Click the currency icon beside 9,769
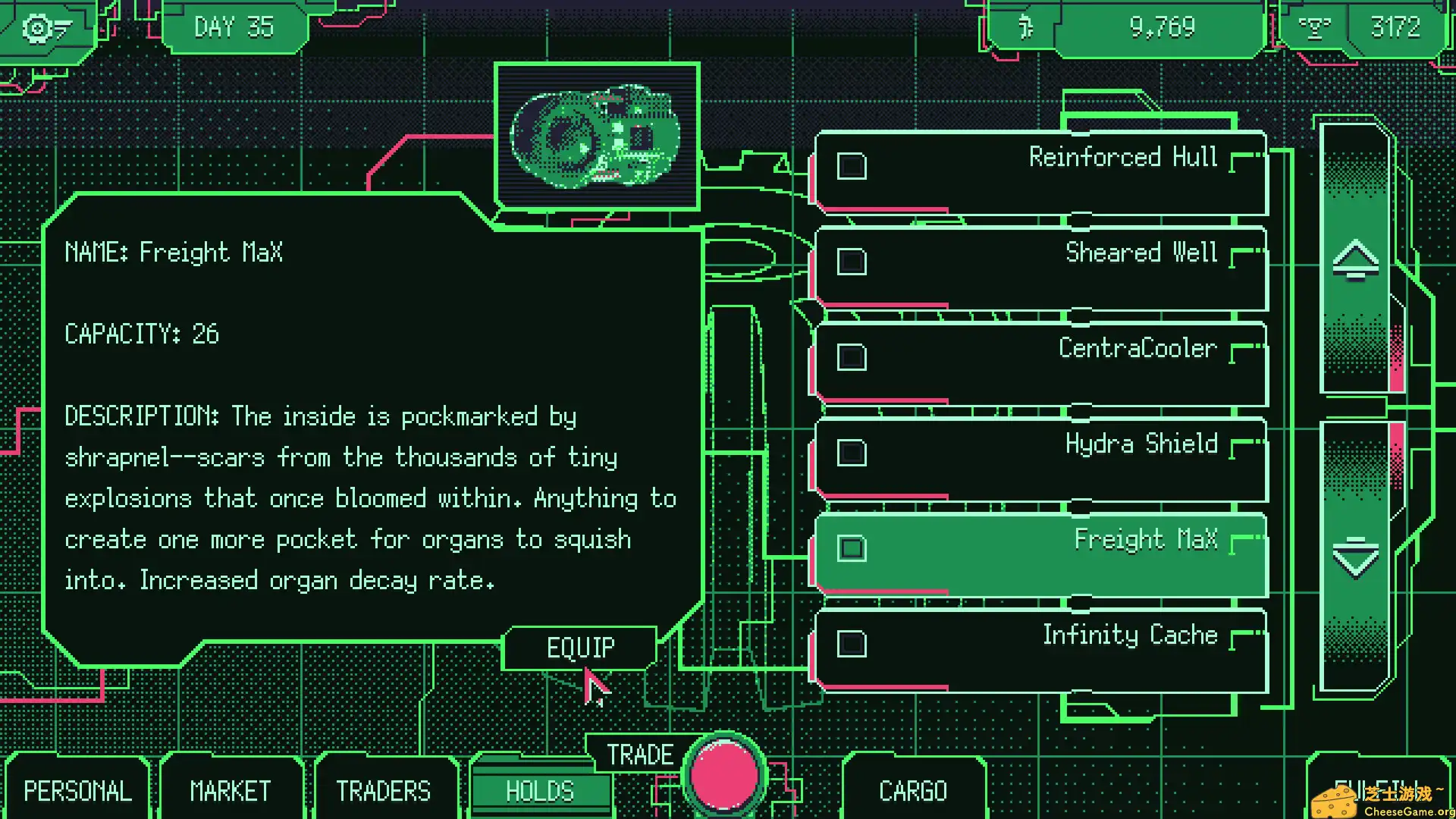The image size is (1456, 819). 1028,28
